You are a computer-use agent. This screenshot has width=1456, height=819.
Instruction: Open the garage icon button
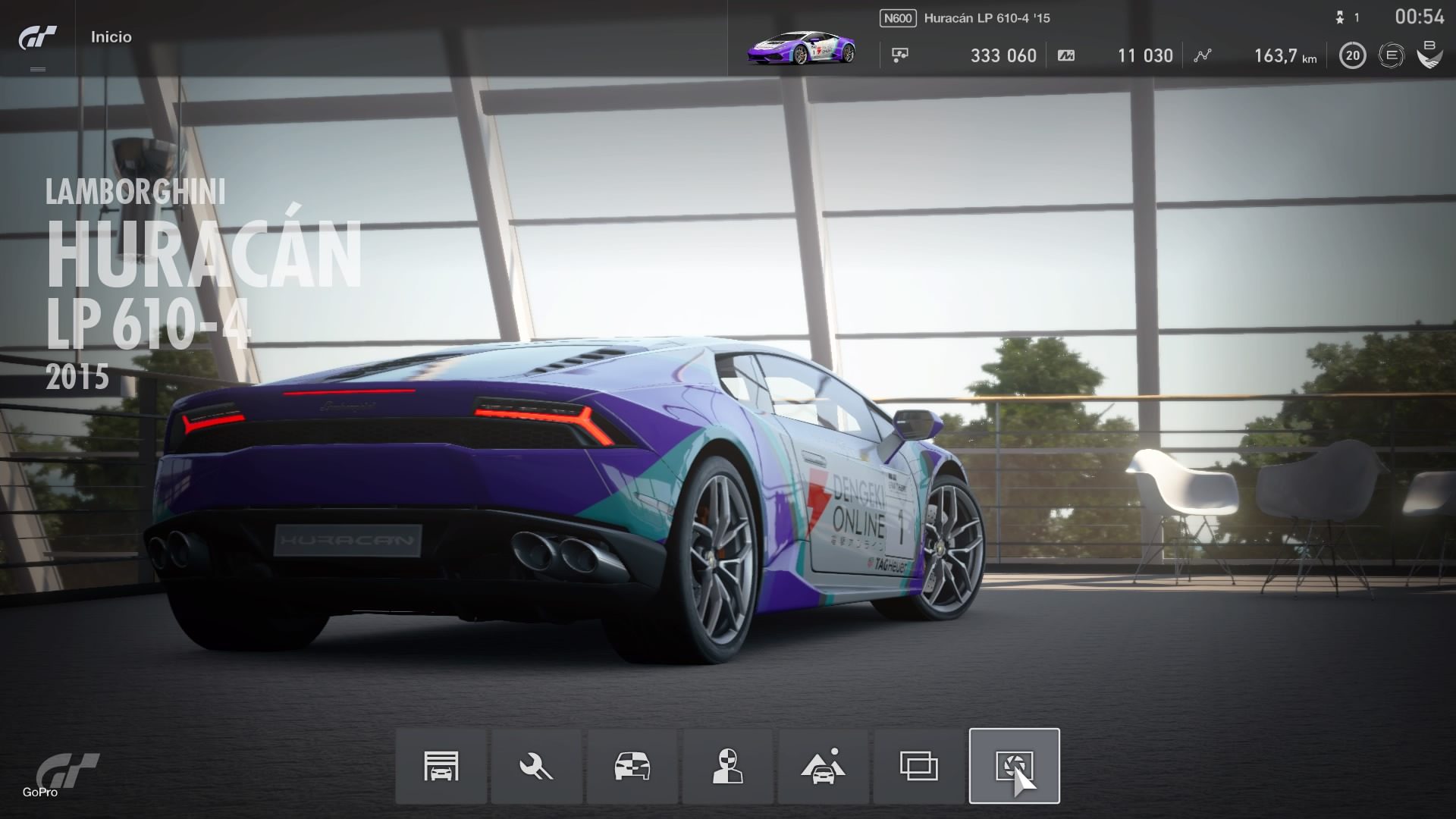[x=441, y=766]
